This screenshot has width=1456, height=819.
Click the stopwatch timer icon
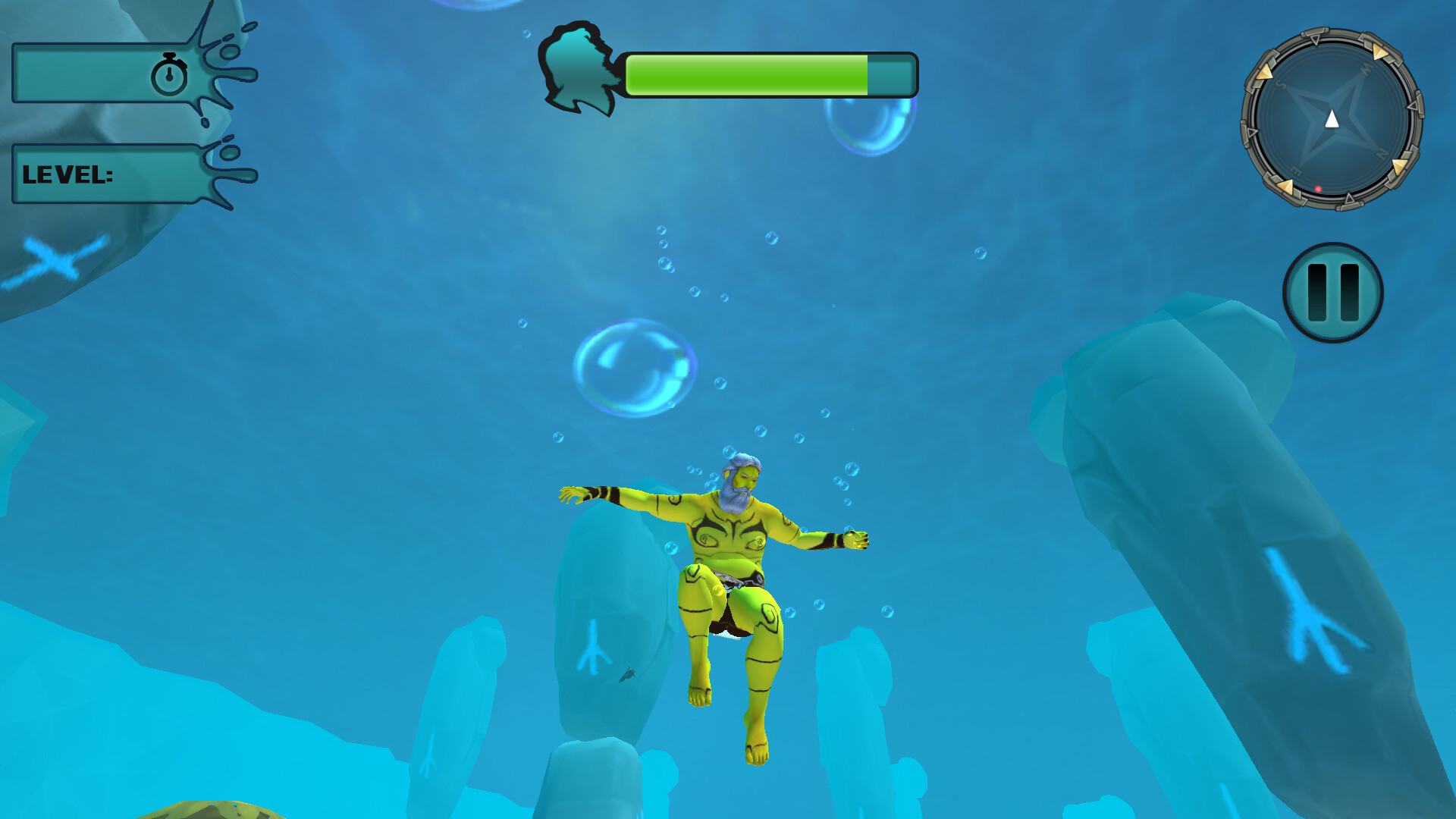pos(171,76)
